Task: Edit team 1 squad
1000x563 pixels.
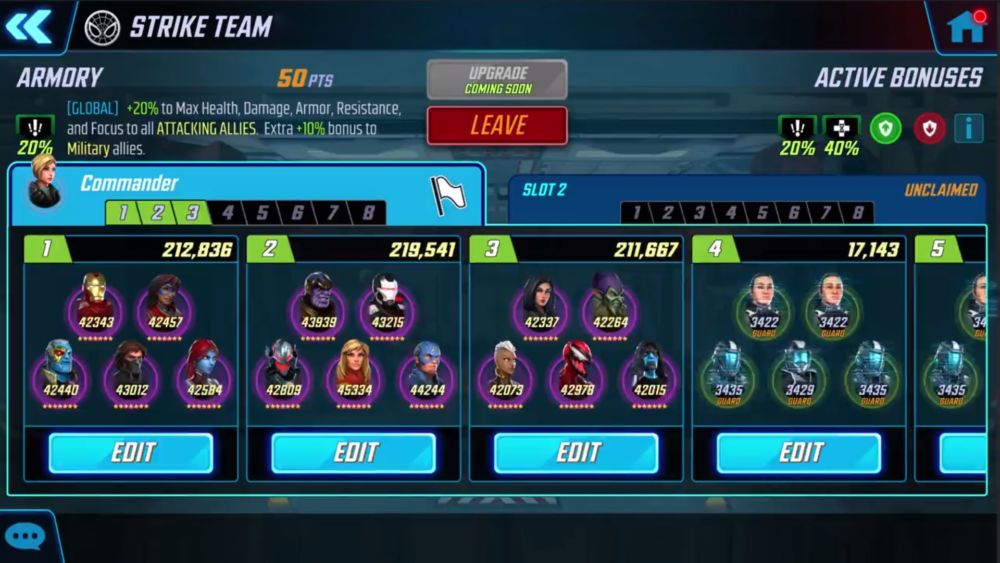Action: tap(131, 453)
